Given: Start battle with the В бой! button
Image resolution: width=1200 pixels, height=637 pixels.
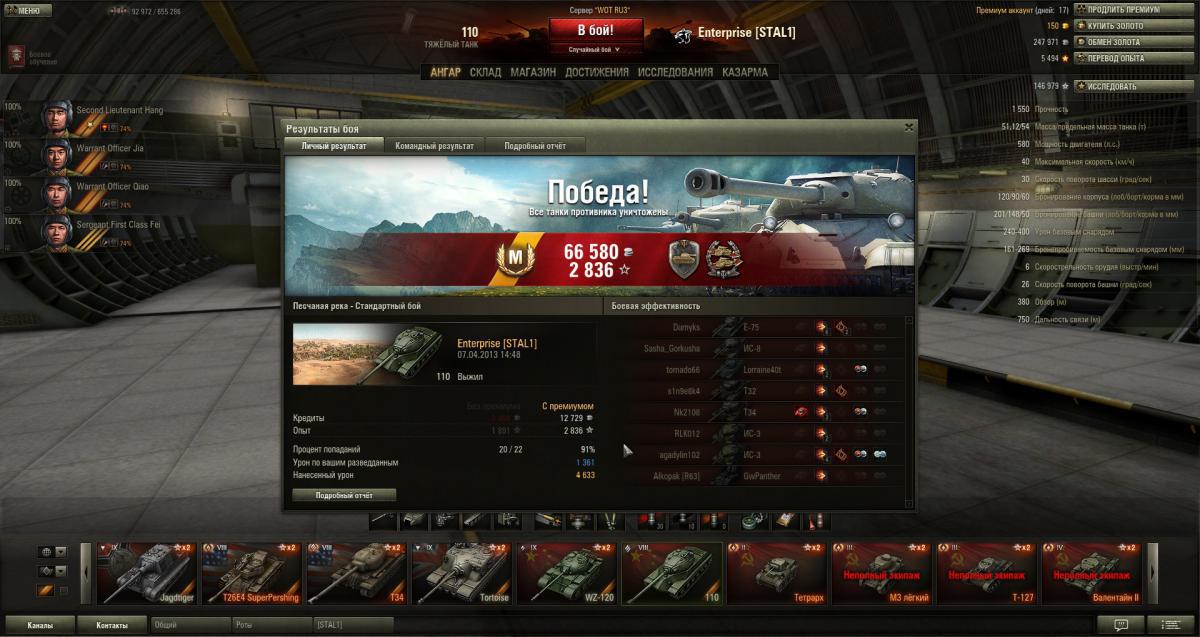Looking at the screenshot, I should click(594, 30).
